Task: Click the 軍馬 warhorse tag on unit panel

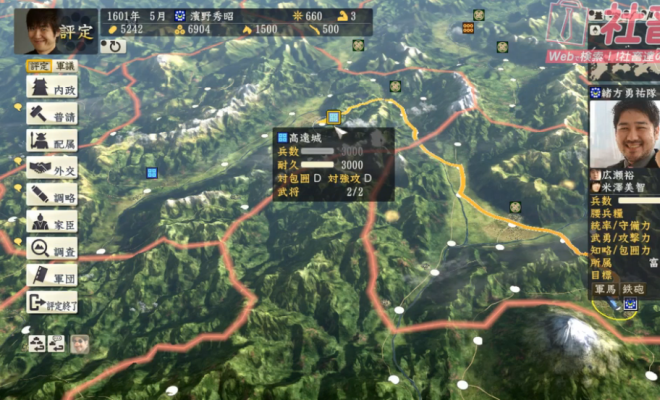Action: (x=605, y=289)
